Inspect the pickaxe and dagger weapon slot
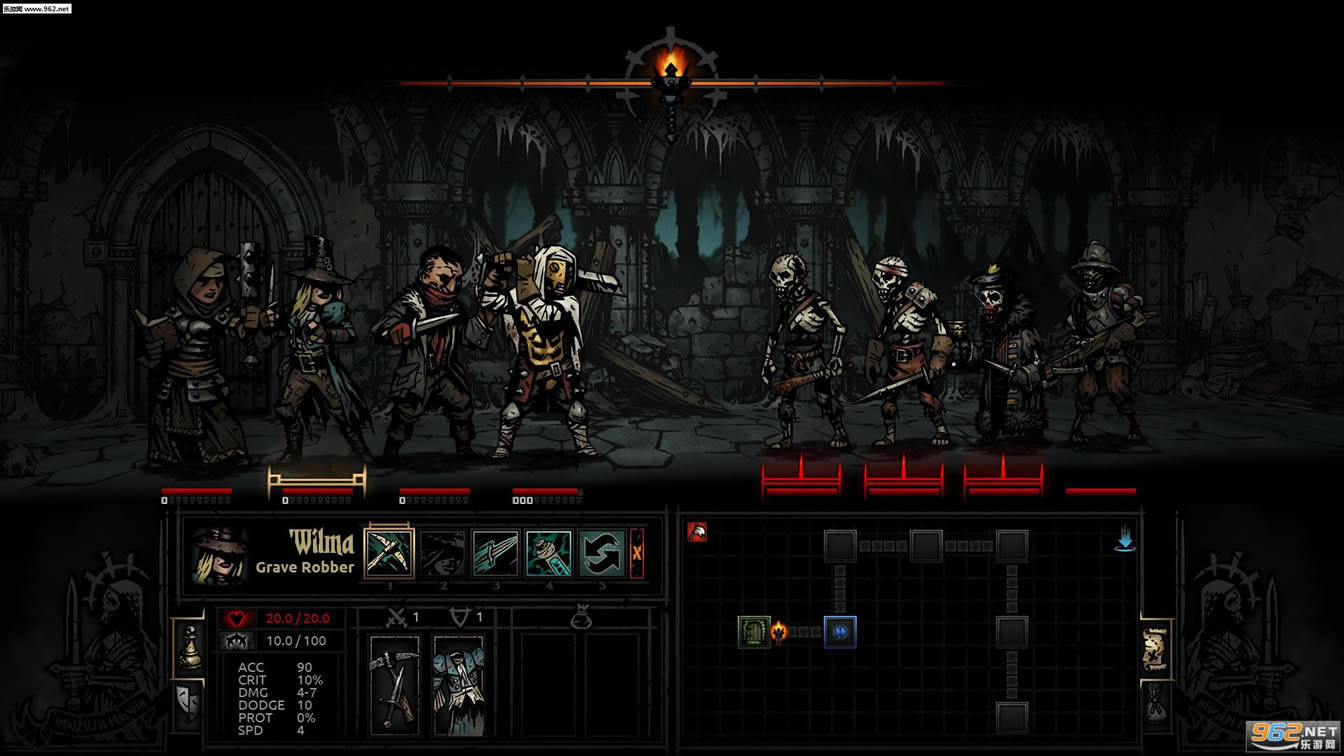 394,684
